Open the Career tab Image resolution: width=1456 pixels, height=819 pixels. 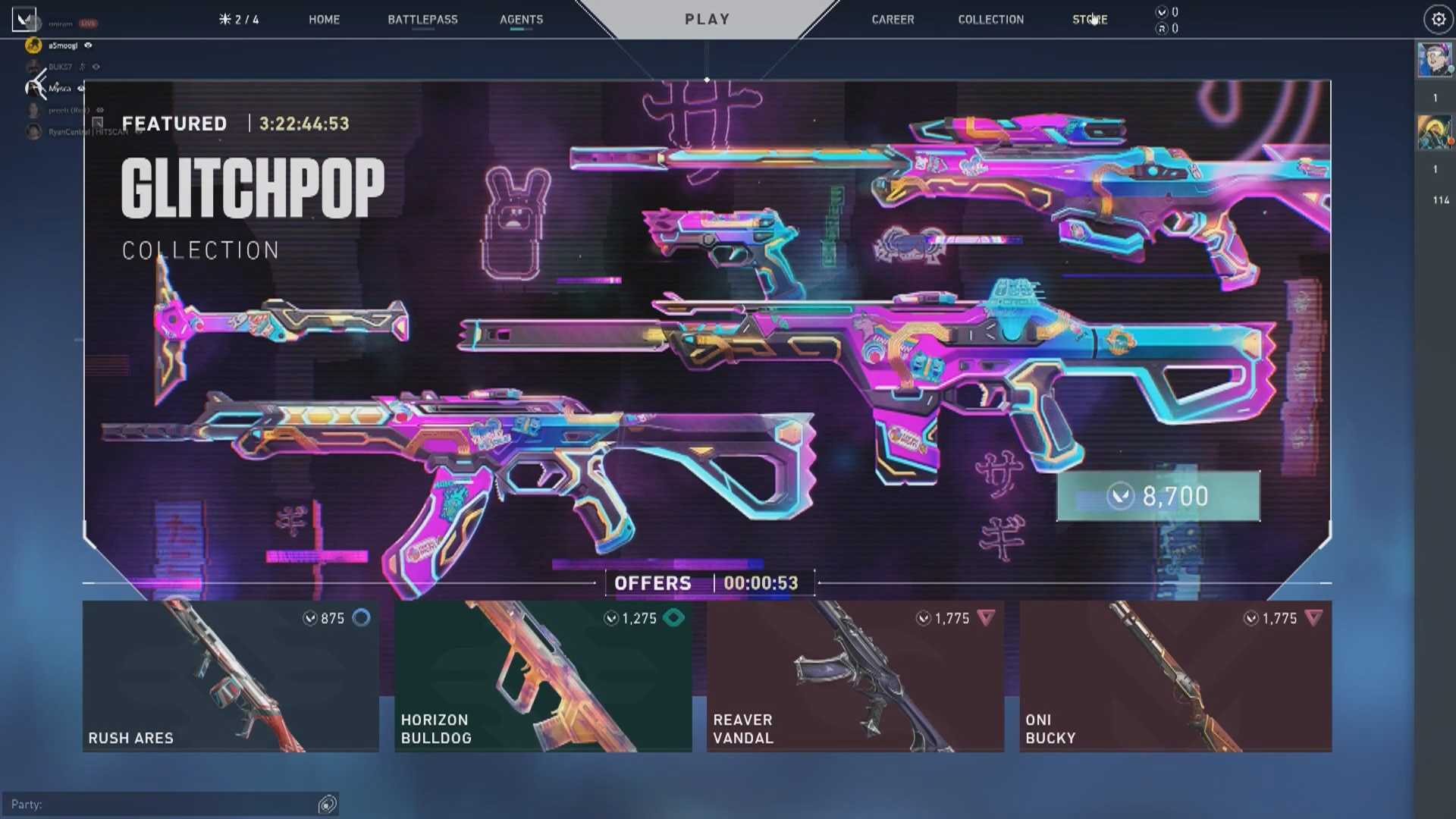click(893, 20)
